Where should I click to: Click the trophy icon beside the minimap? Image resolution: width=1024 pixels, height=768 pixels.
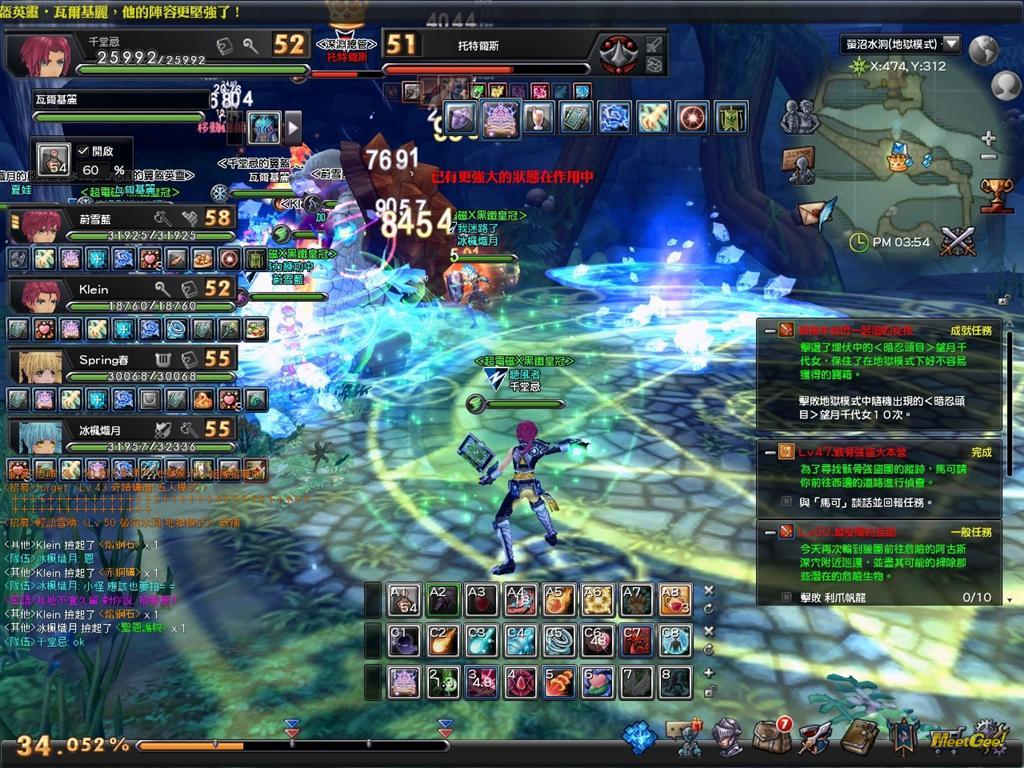(996, 195)
